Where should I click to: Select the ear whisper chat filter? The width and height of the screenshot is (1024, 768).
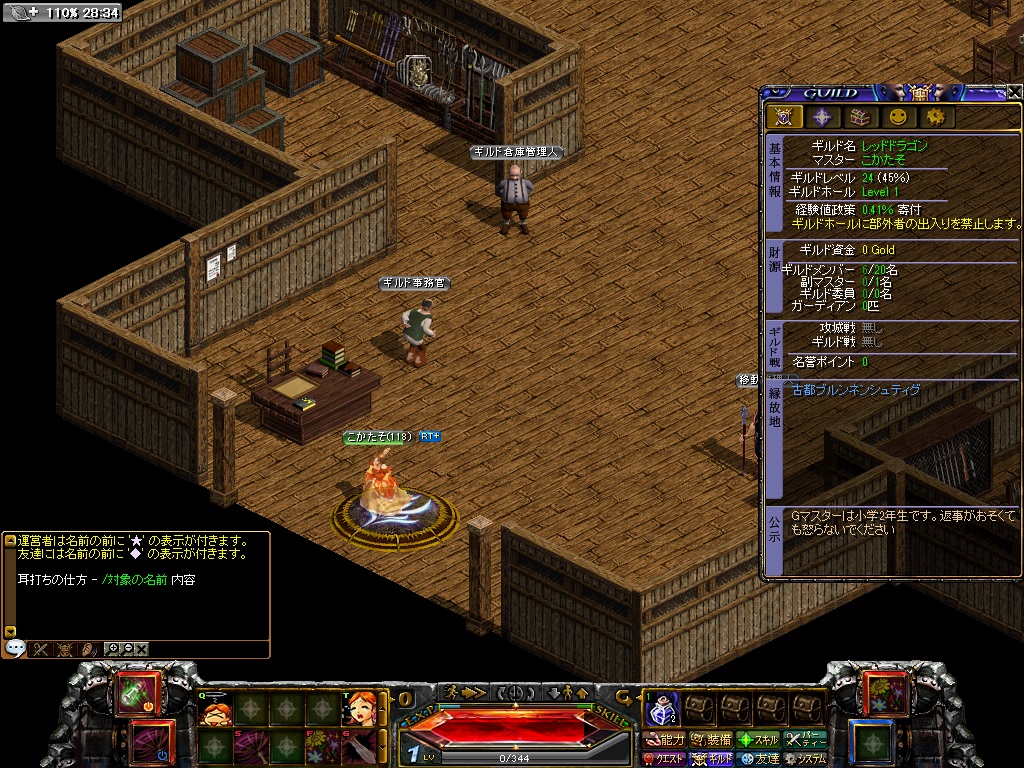(x=87, y=648)
